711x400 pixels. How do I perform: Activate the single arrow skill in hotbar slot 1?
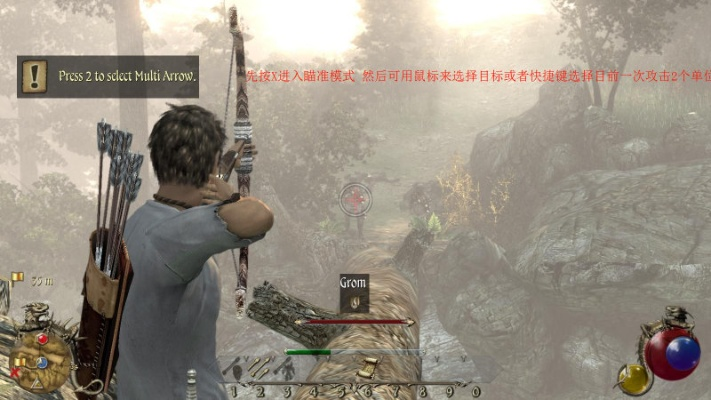pos(236,368)
